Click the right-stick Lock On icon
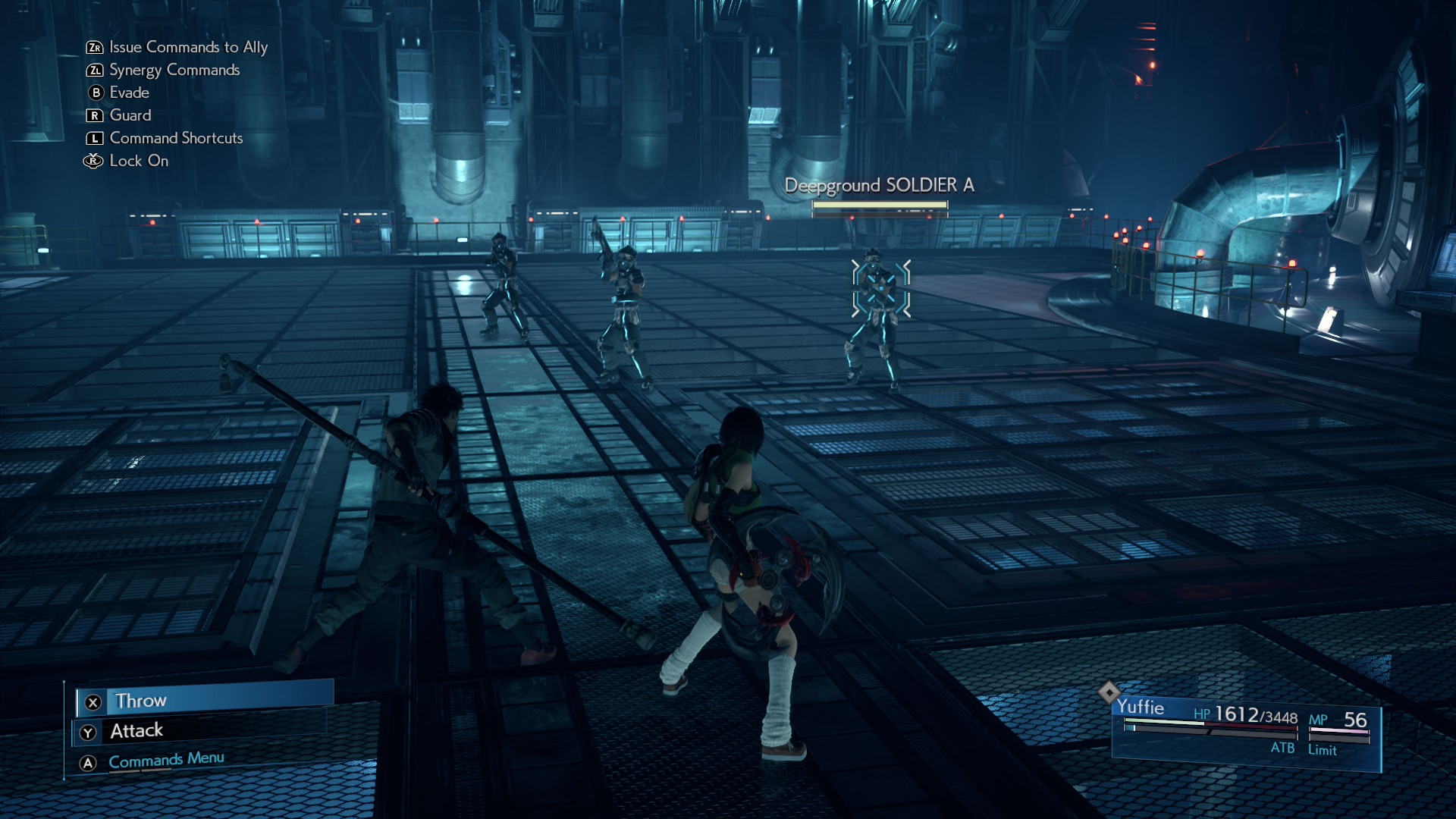The height and width of the screenshot is (819, 1456). pos(93,161)
